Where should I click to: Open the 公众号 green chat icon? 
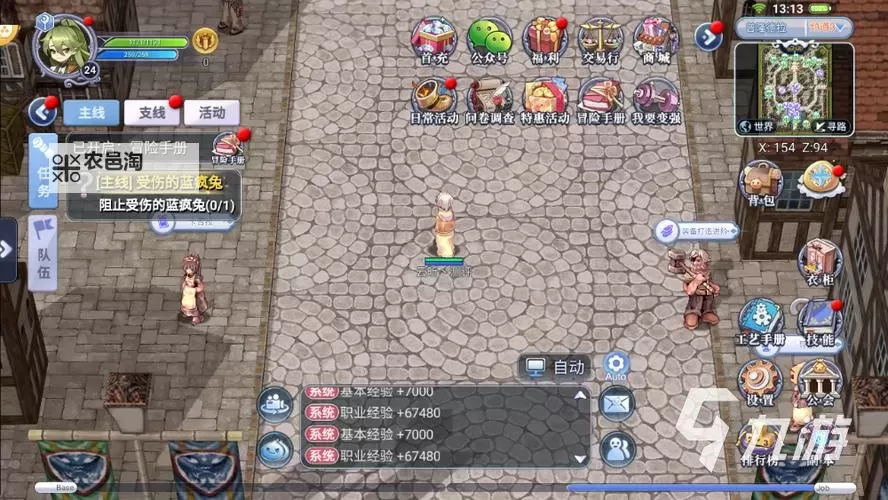(489, 39)
